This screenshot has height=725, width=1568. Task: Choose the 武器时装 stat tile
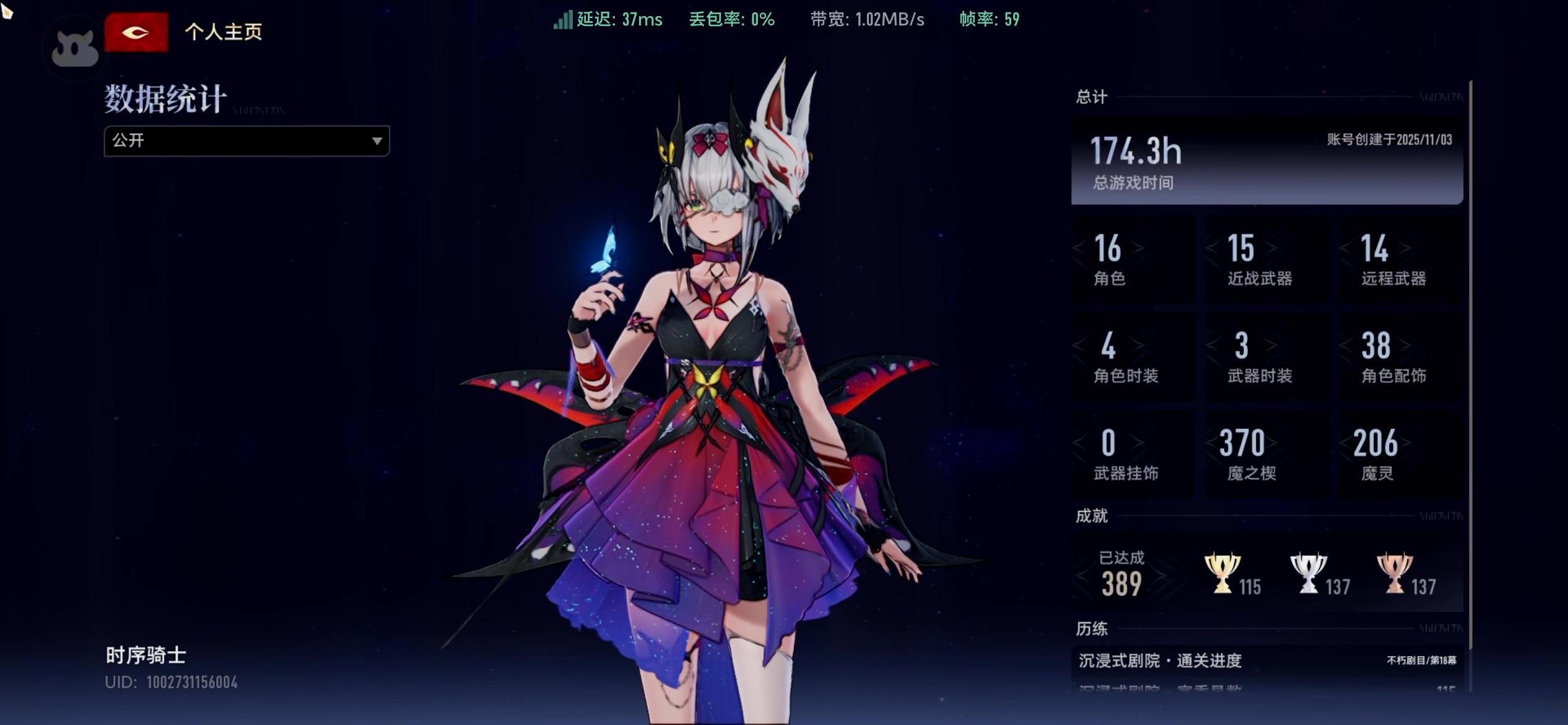point(1266,357)
